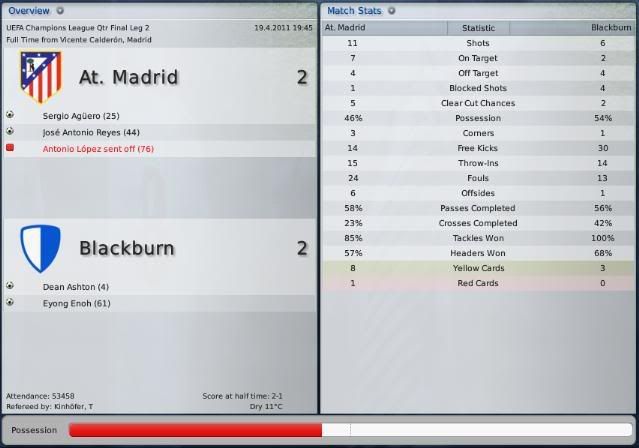This screenshot has height=448, width=639.
Task: Show Eyong Enoh's goal entry
Action: coord(76,302)
